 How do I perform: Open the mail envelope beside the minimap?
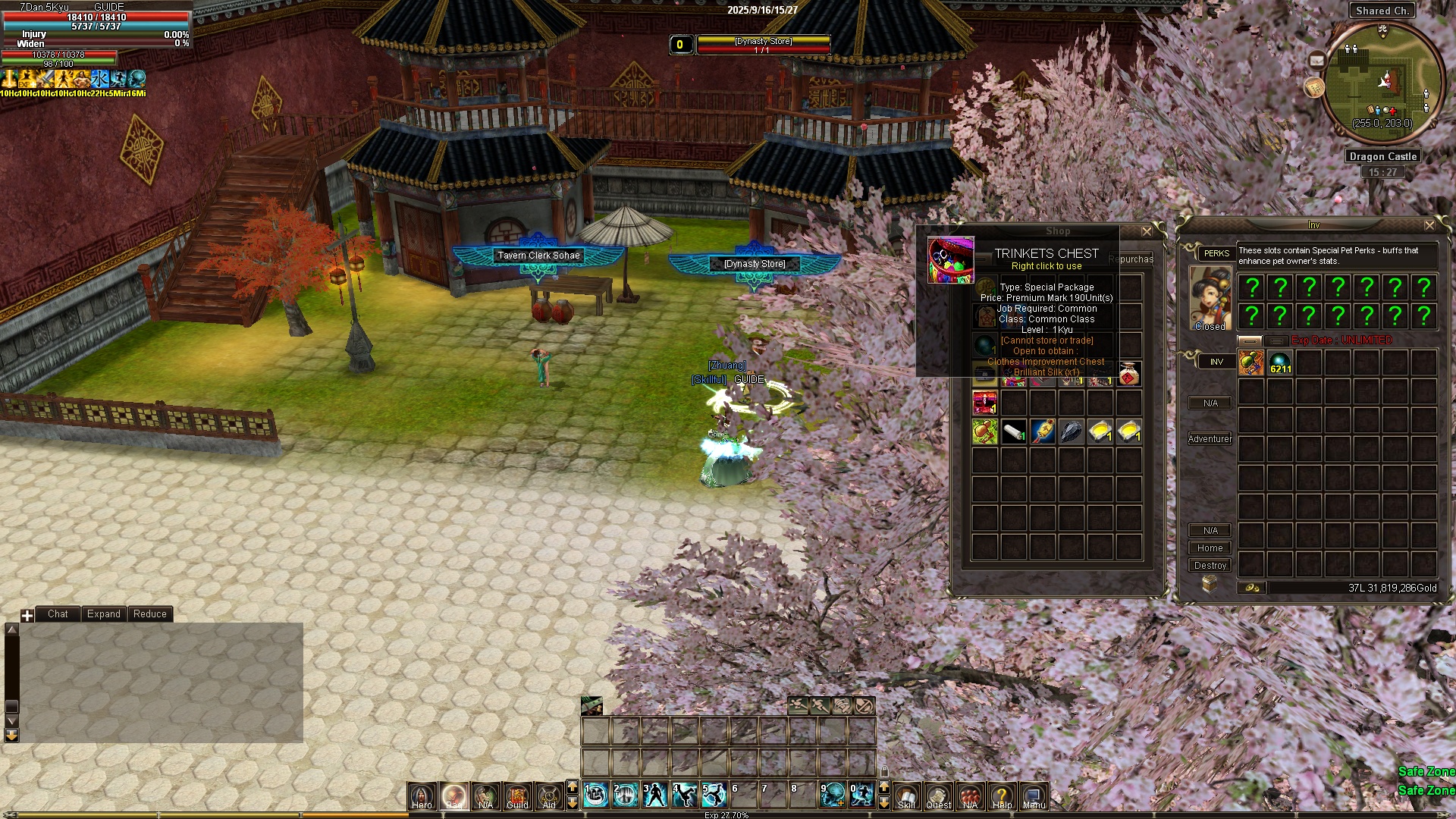point(1316,61)
